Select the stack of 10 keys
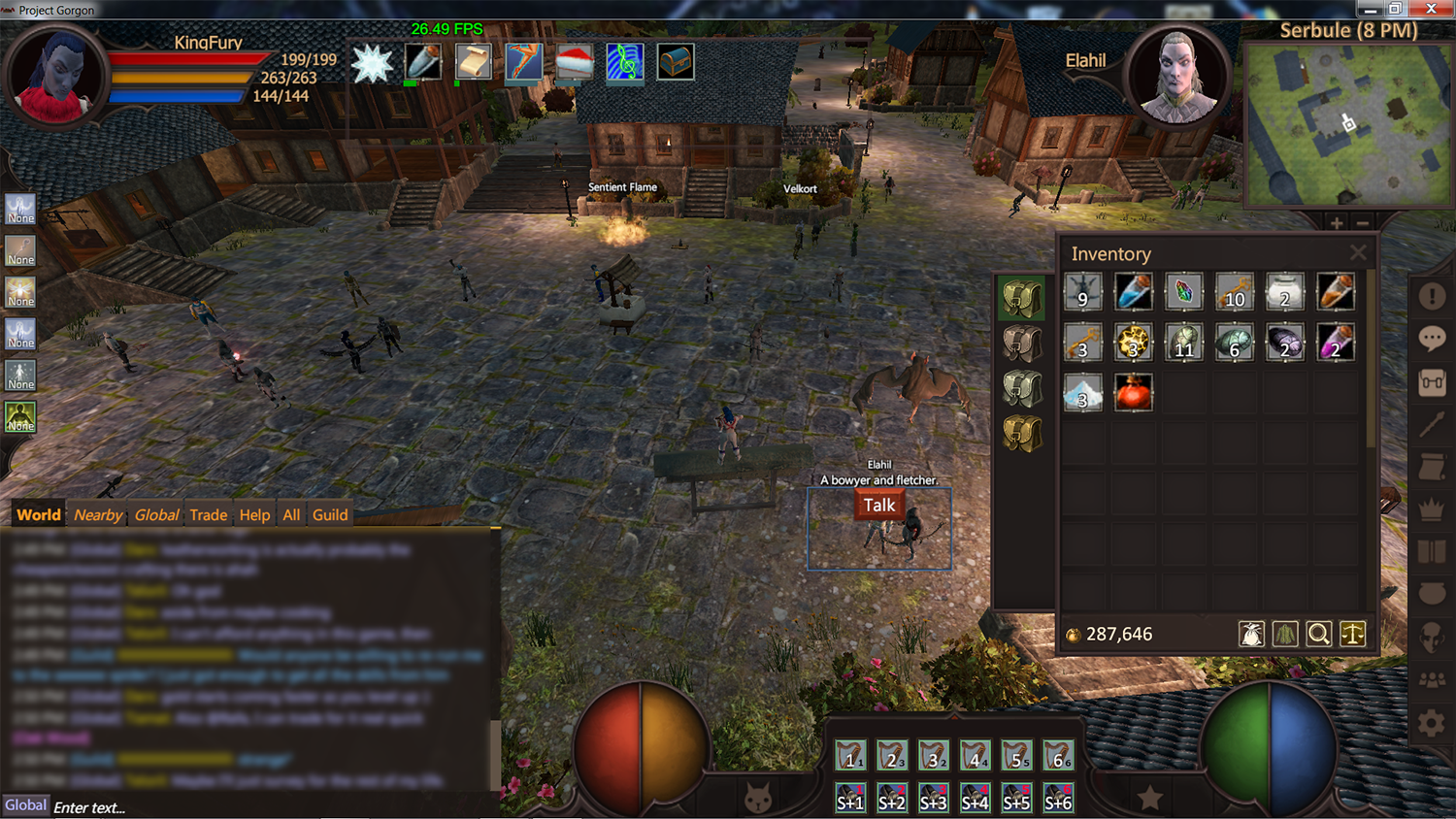Viewport: 1456px width, 819px height. tap(1234, 292)
